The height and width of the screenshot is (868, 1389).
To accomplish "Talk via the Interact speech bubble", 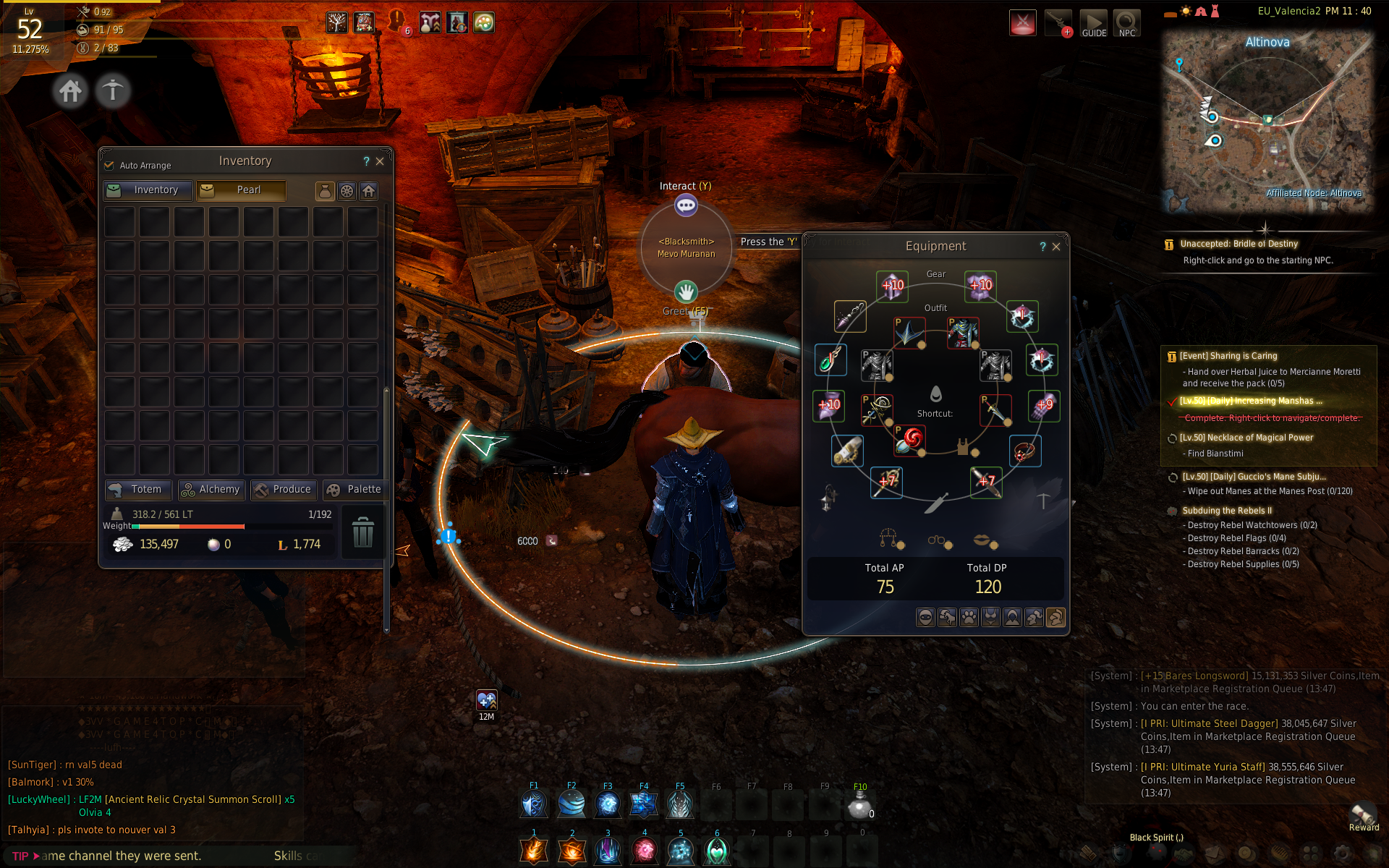I will 686,206.
